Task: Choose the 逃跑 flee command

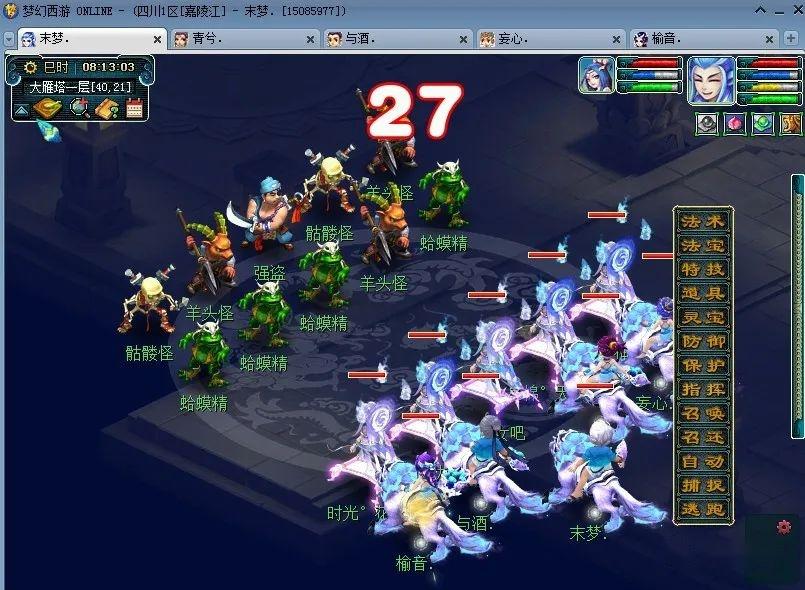Action: (703, 510)
